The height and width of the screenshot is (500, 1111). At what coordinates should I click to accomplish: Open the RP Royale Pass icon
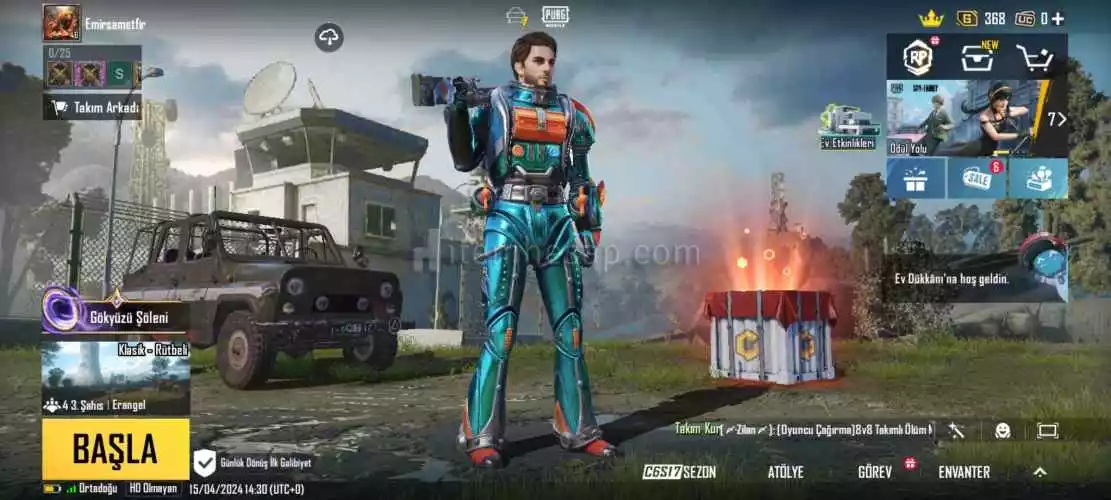click(917, 58)
